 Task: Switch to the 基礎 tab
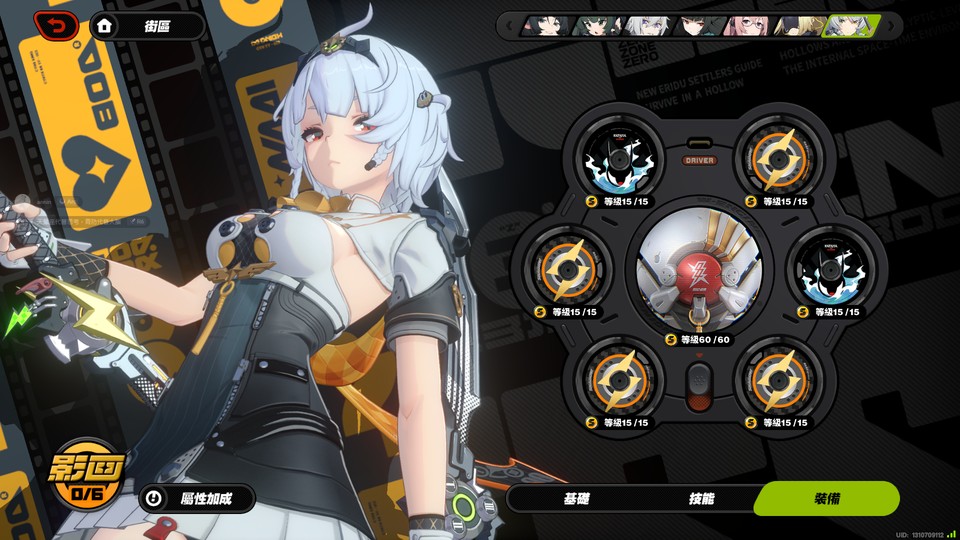point(576,498)
